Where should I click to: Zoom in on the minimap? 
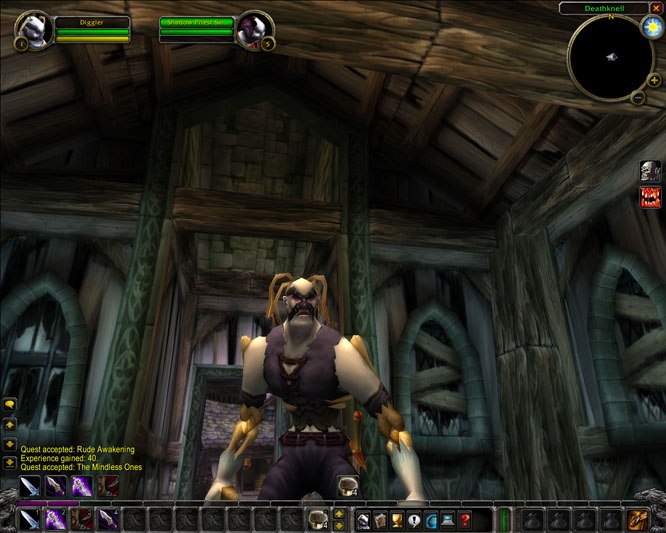653,80
